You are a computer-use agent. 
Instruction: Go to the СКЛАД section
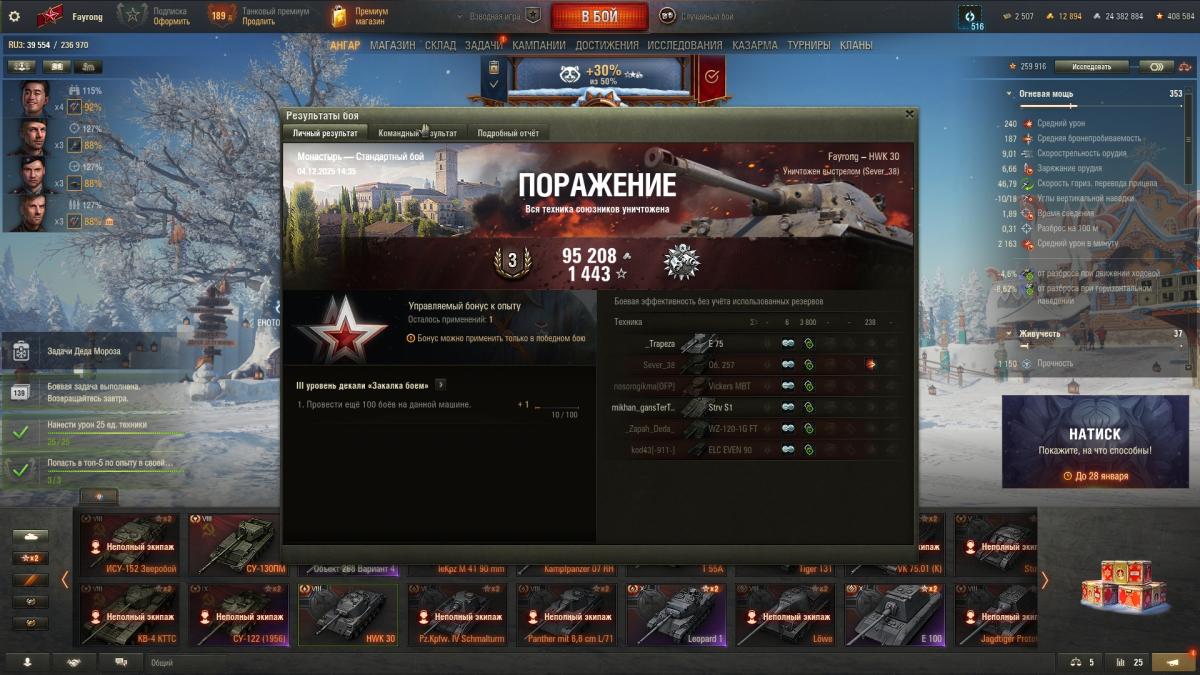click(440, 45)
